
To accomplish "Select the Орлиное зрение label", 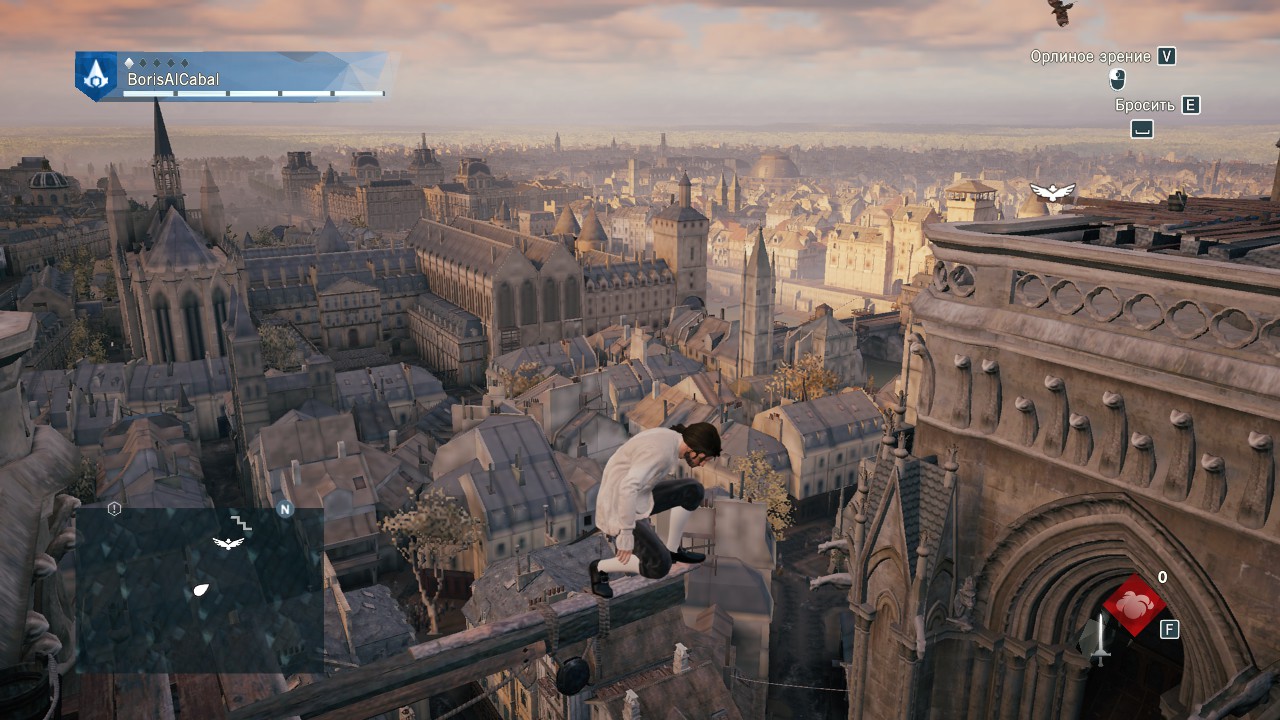I will point(1090,56).
